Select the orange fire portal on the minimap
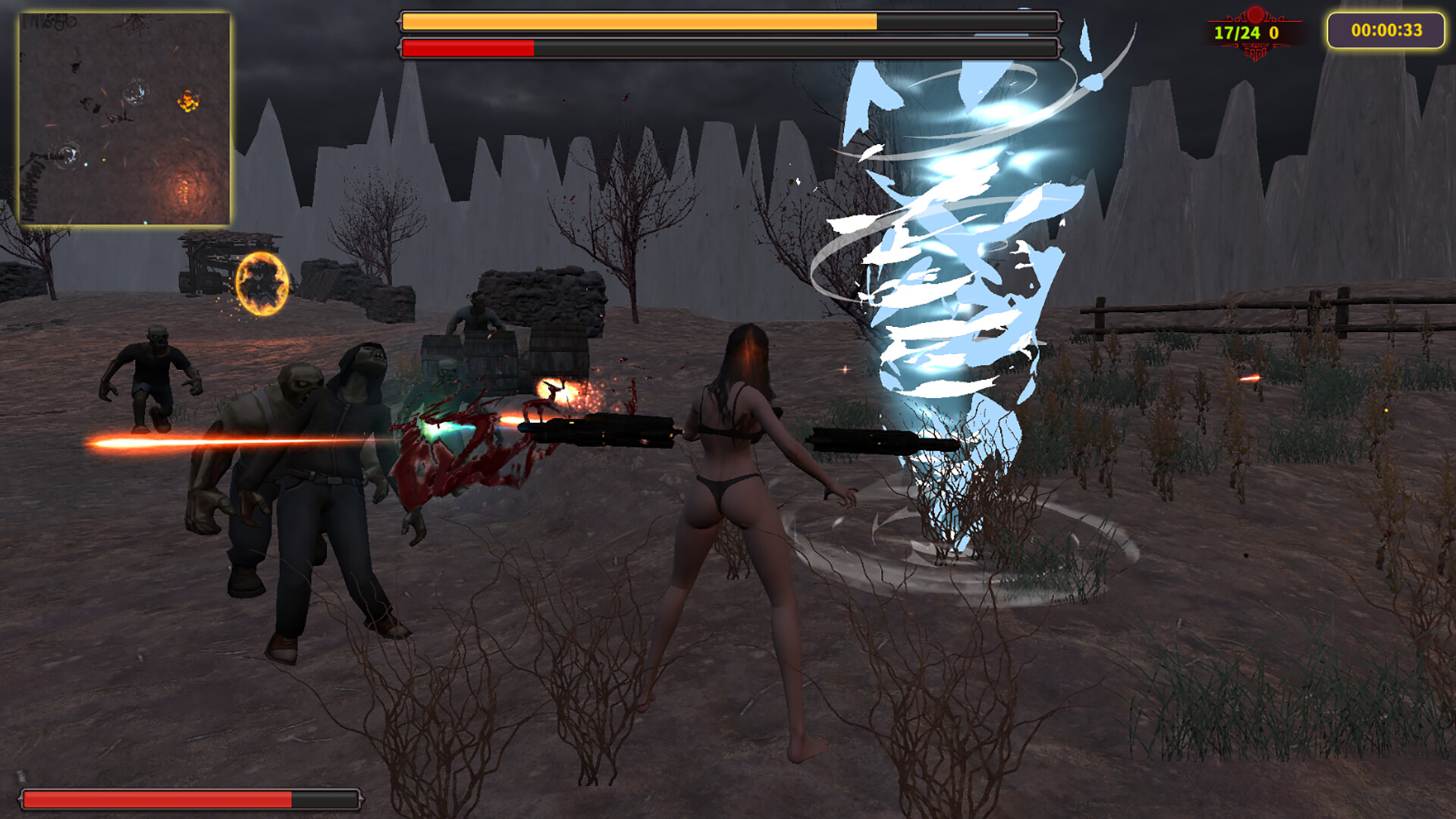Image resolution: width=1456 pixels, height=819 pixels. tap(187, 100)
